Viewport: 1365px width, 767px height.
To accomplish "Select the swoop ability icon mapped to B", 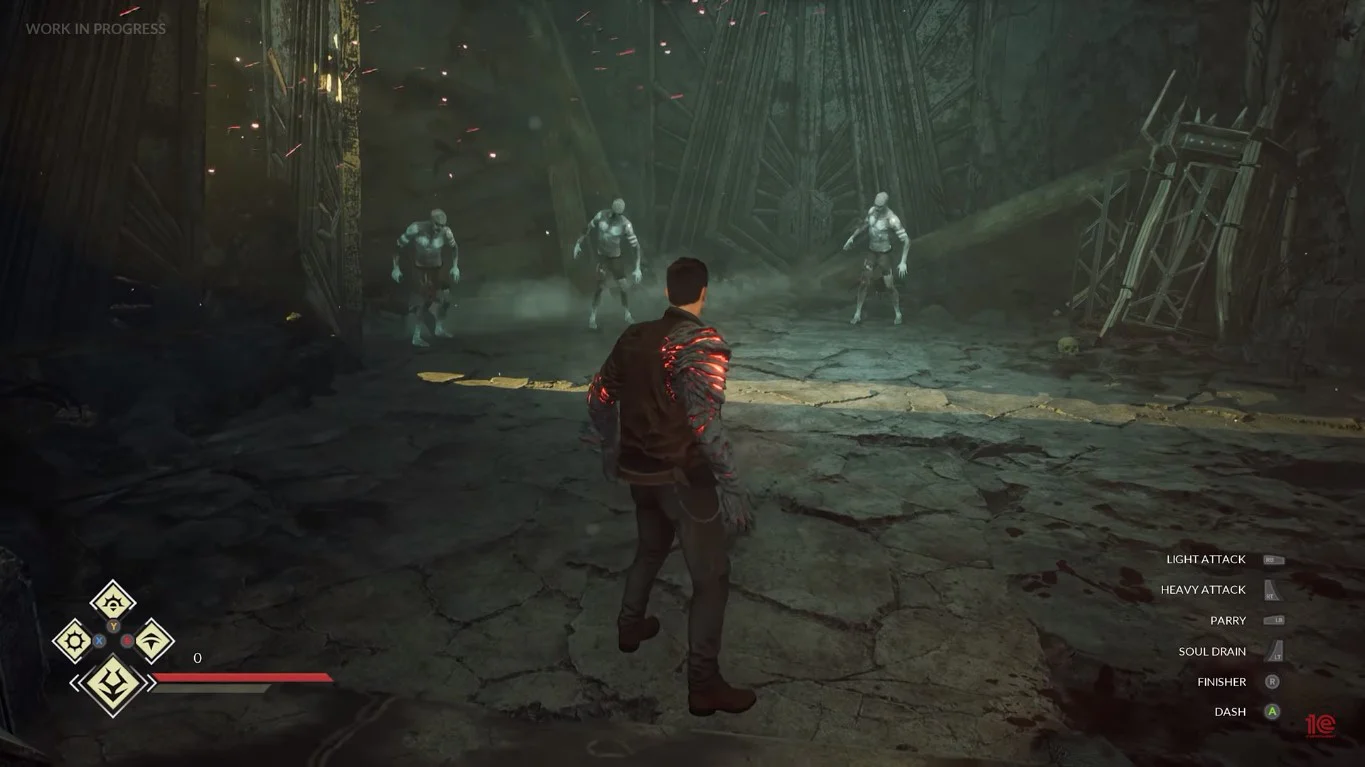I will [x=152, y=641].
